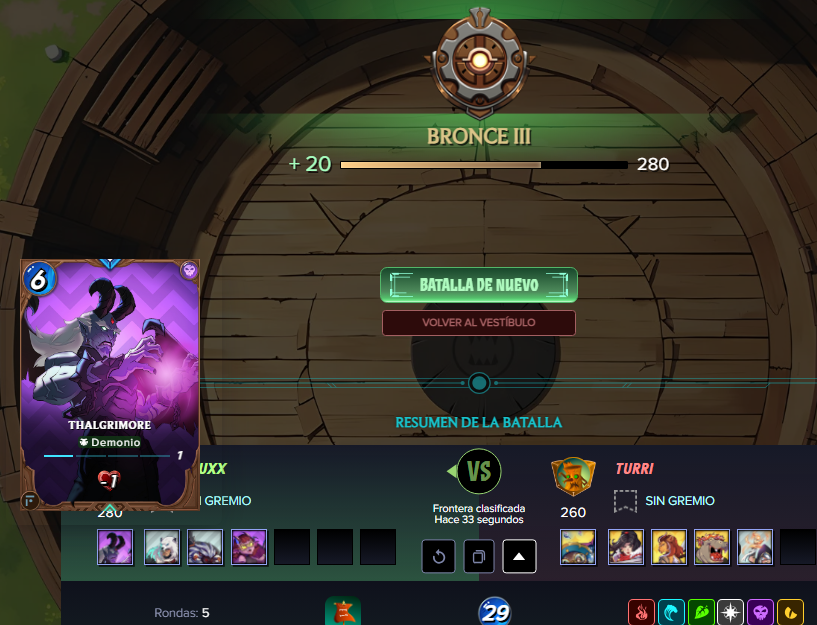Select the first purple demon card thumbnail
817x625 pixels.
115,547
